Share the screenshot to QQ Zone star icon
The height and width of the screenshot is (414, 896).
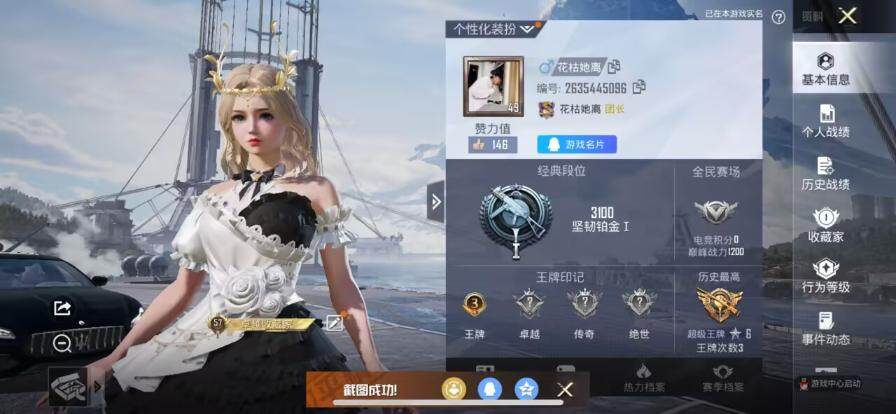click(x=526, y=388)
